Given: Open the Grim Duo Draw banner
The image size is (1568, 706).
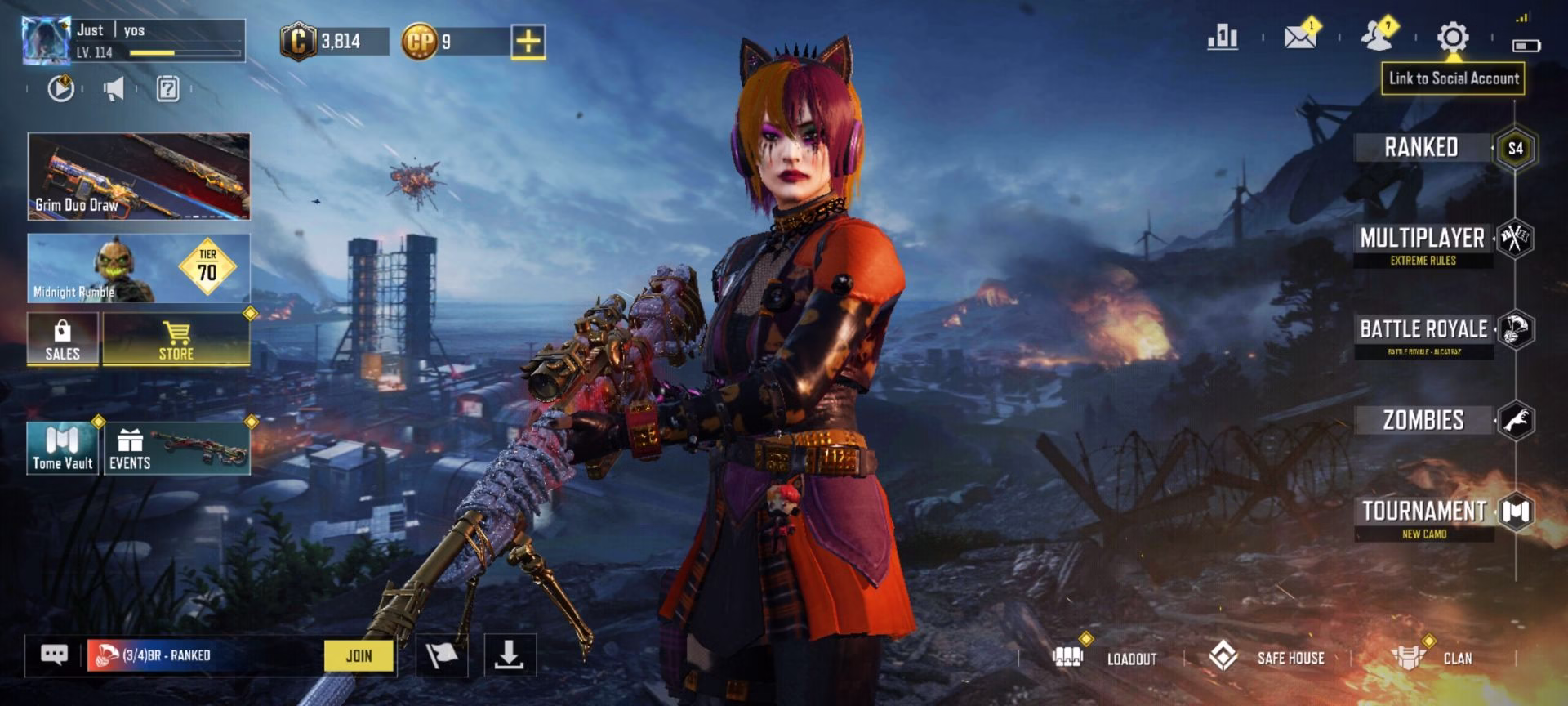Looking at the screenshot, I should 139,176.
